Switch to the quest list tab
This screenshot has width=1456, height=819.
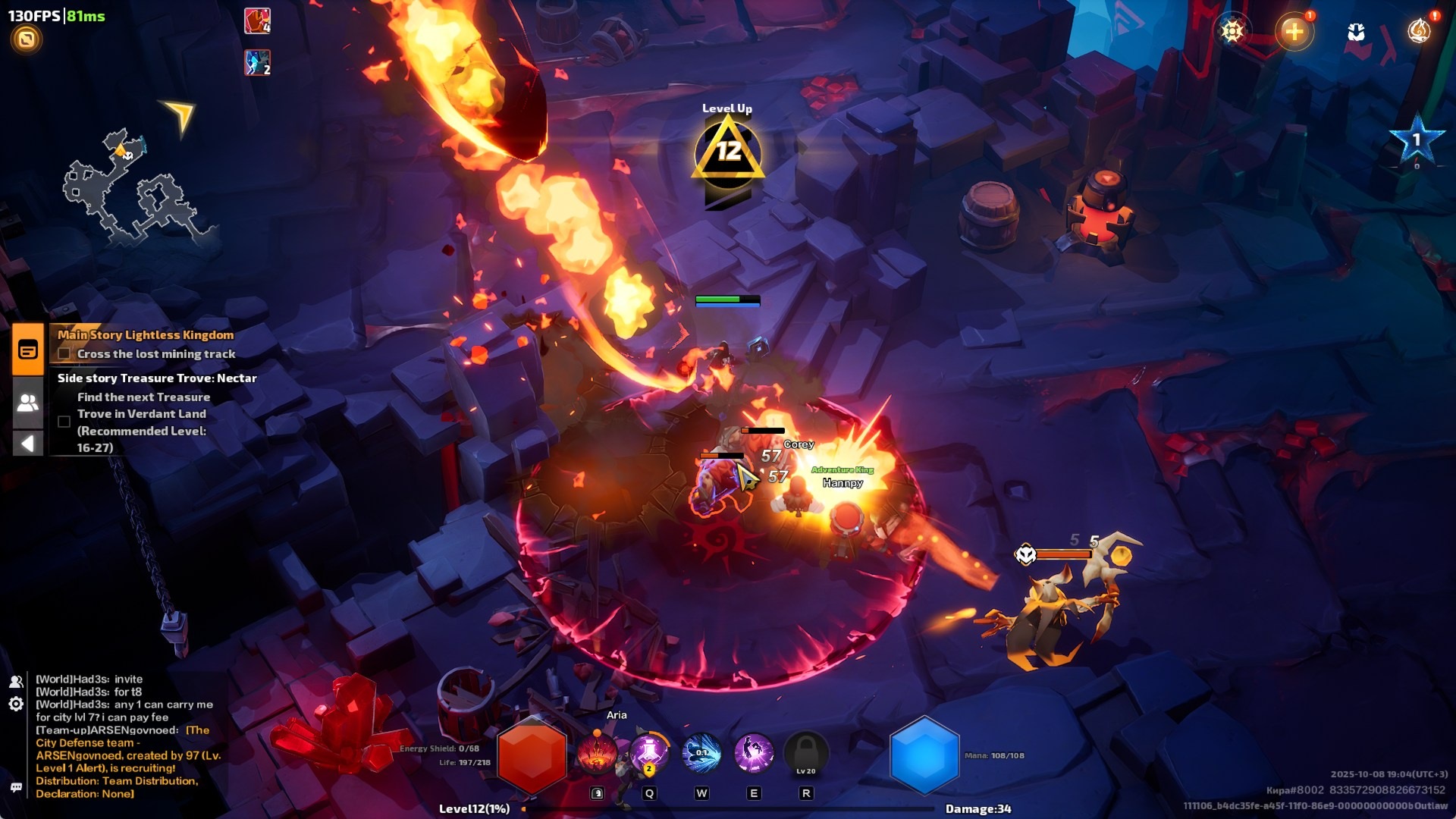tap(28, 350)
